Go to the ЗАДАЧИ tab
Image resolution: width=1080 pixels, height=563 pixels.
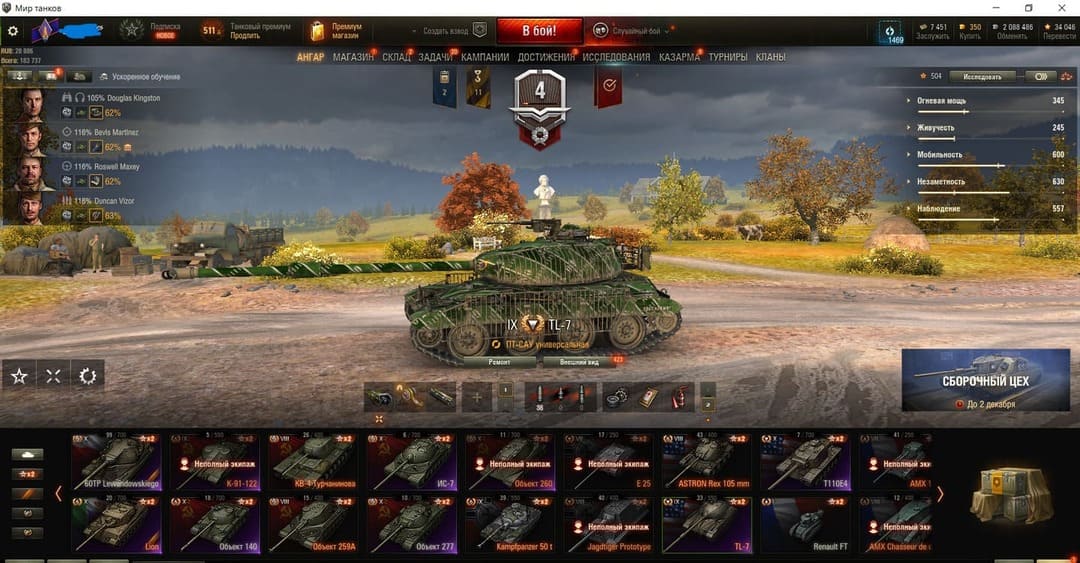(435, 57)
